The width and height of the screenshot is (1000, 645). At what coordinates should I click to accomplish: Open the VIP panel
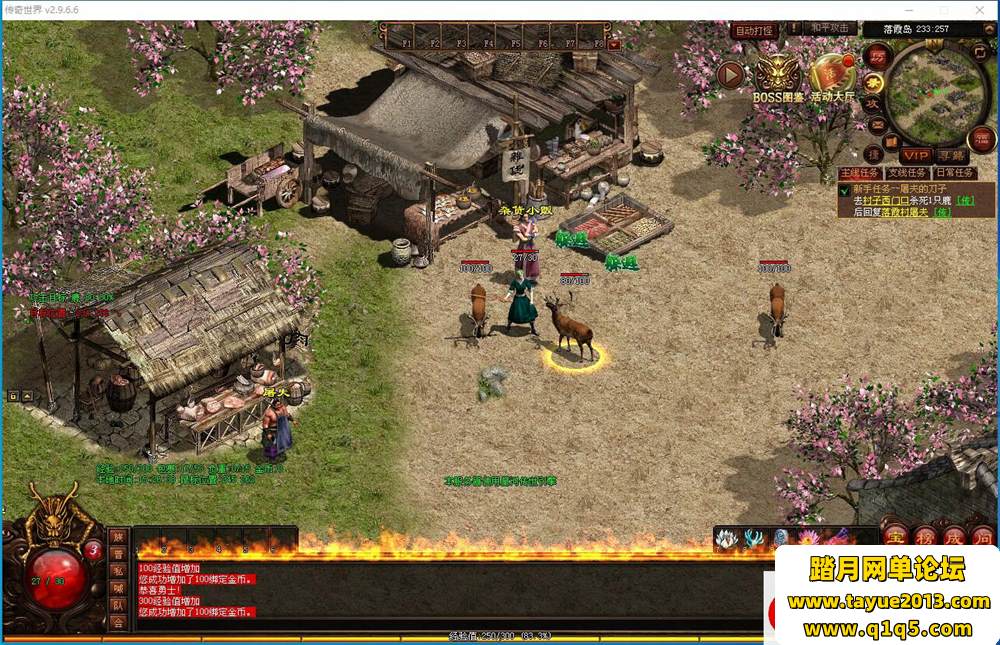[915, 155]
